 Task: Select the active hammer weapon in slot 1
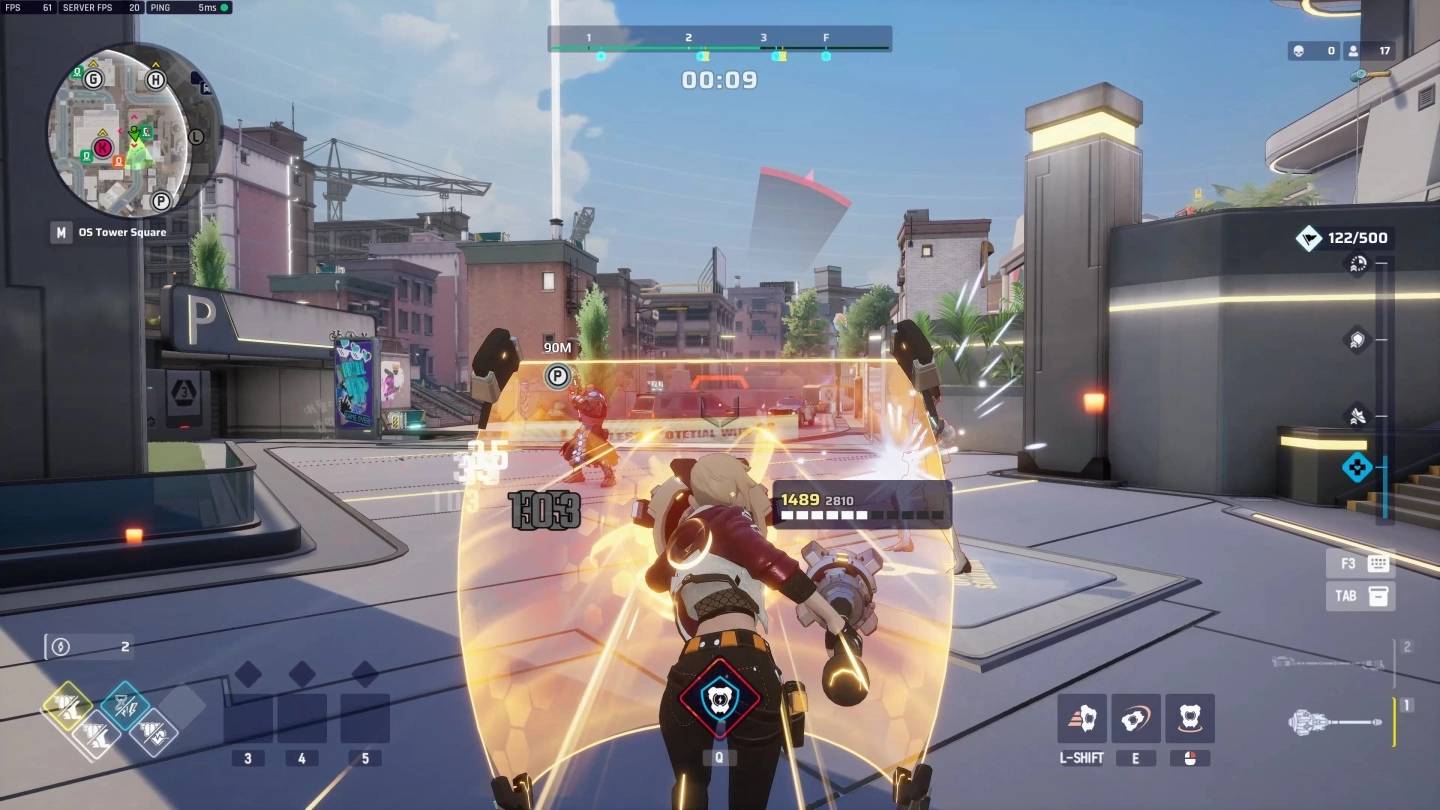coord(1336,721)
